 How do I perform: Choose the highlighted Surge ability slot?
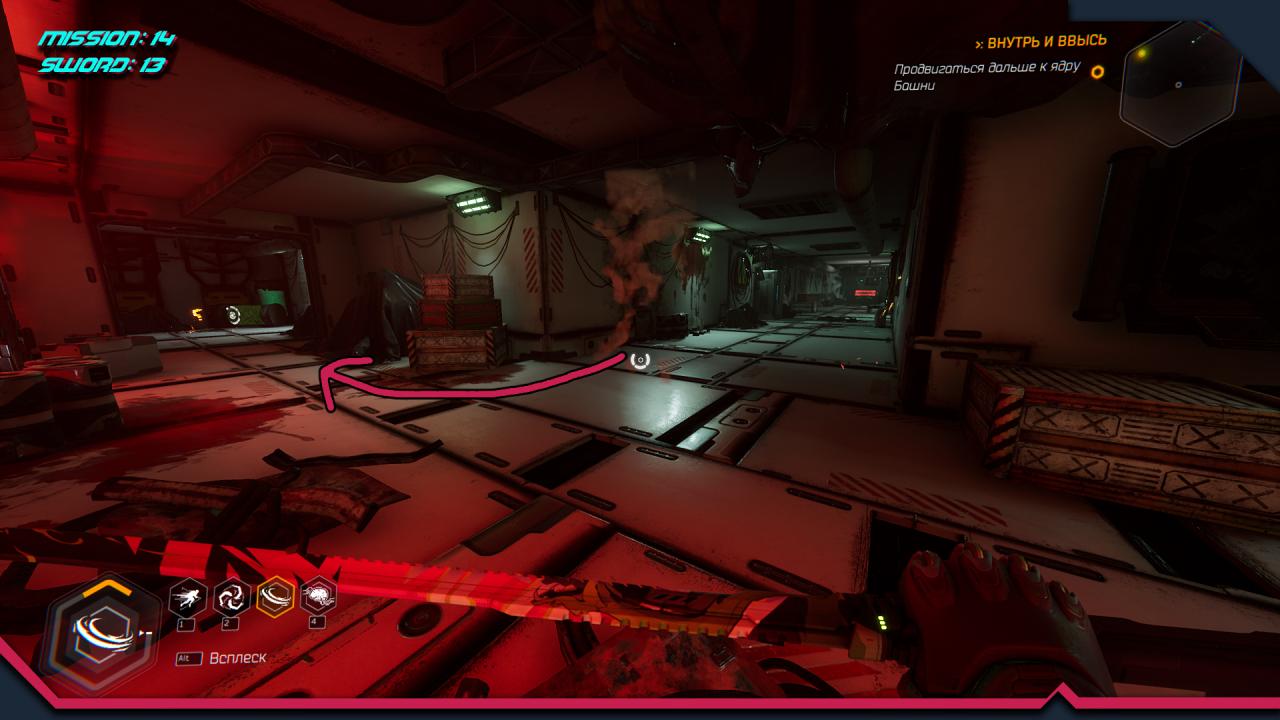pos(276,598)
